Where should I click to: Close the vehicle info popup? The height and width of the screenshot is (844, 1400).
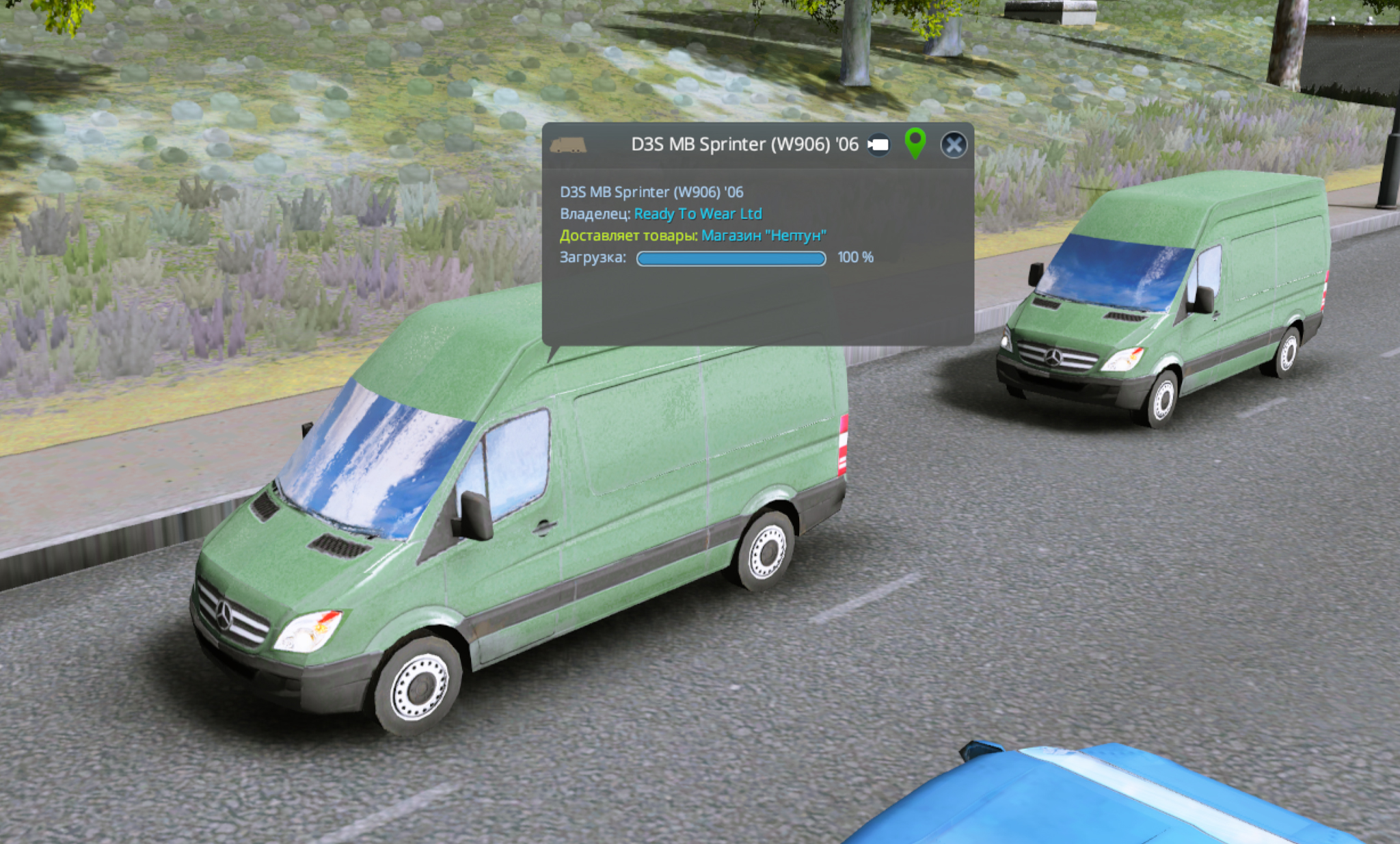pyautogui.click(x=953, y=145)
